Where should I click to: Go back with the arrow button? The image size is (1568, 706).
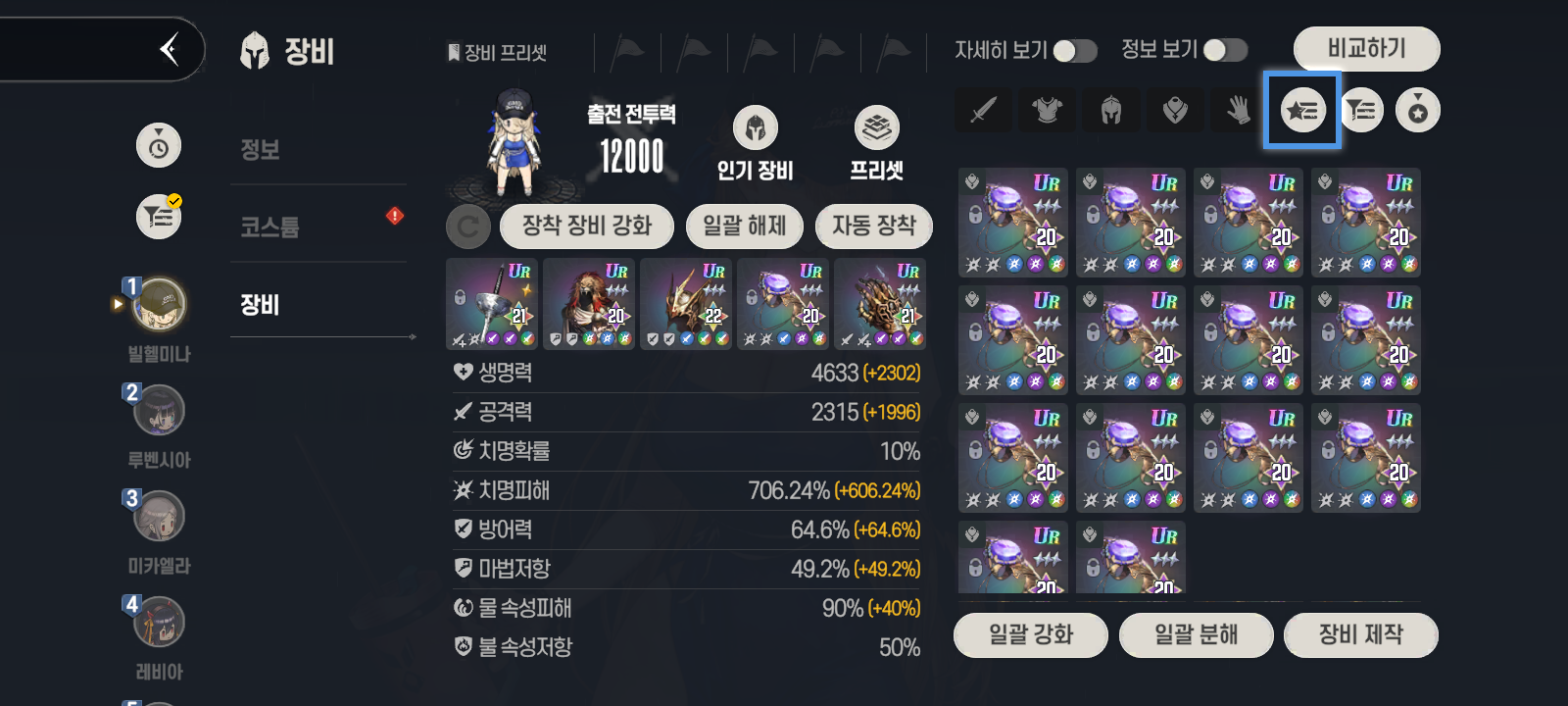(170, 48)
